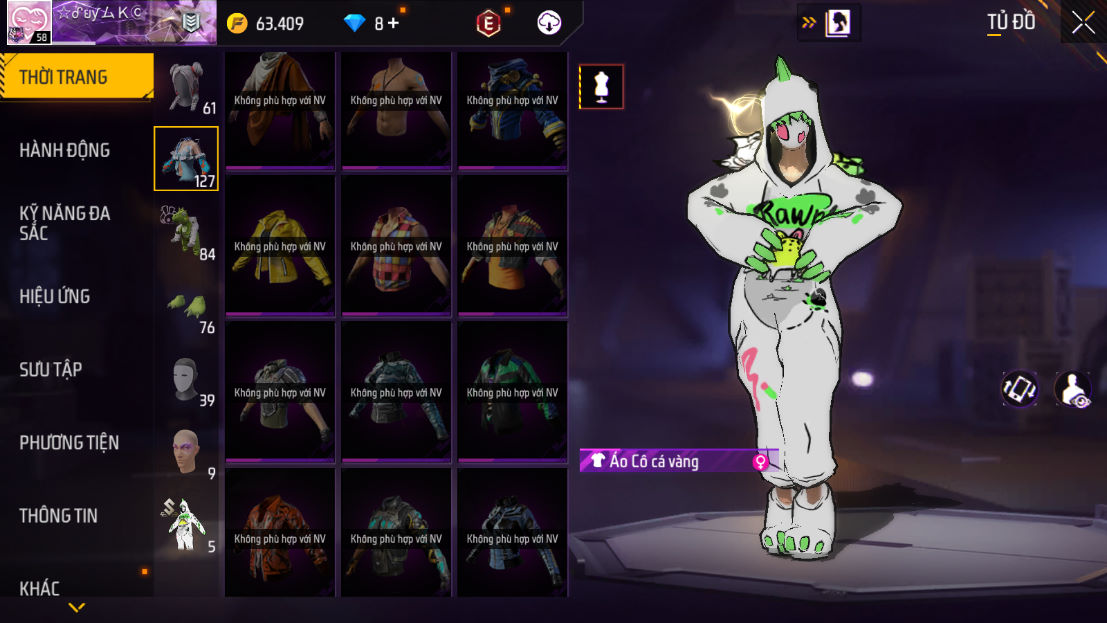Open the Thông Tin tab
The width and height of the screenshot is (1107, 623).
coord(58,515)
